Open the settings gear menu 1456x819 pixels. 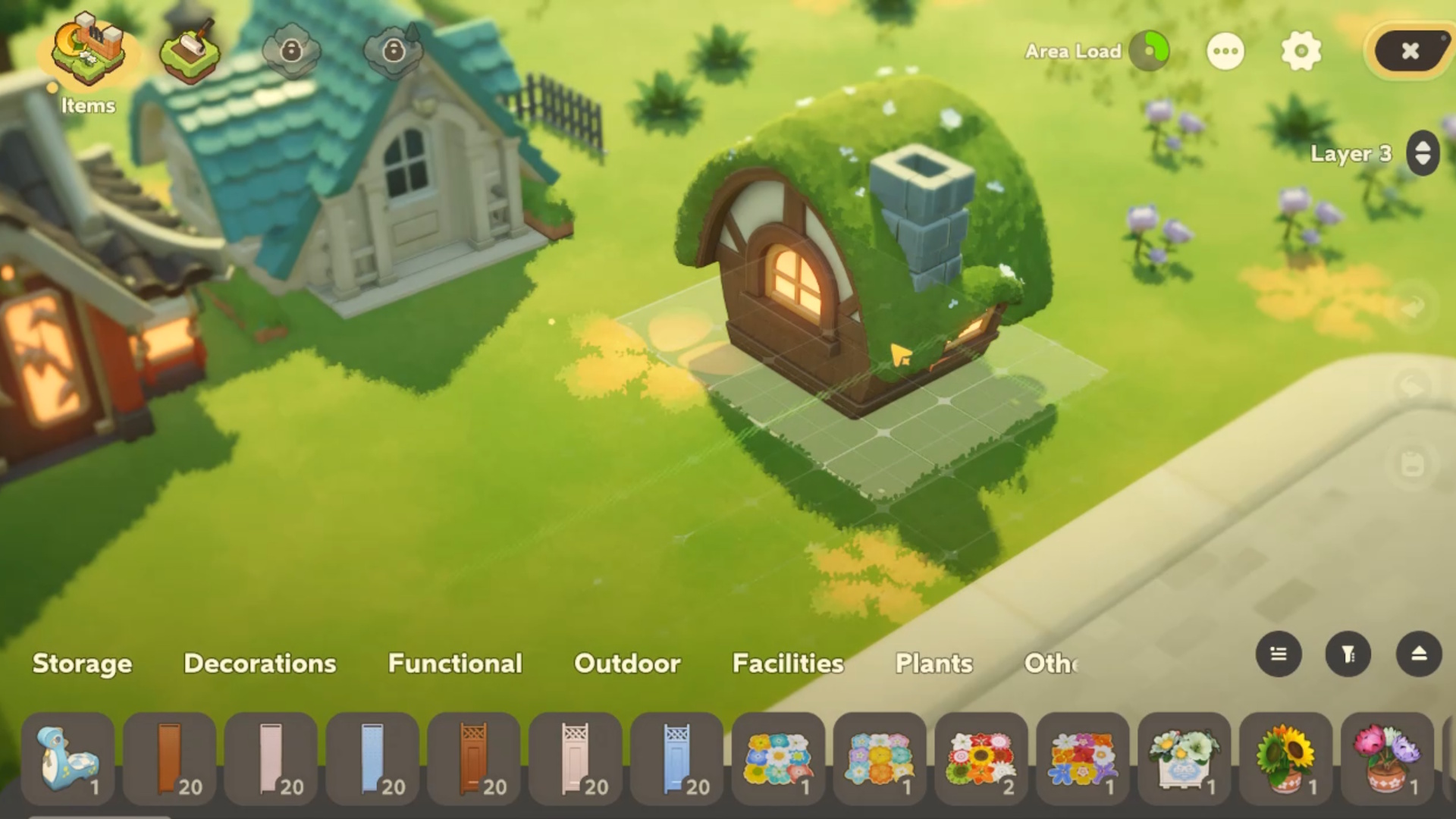(1302, 52)
